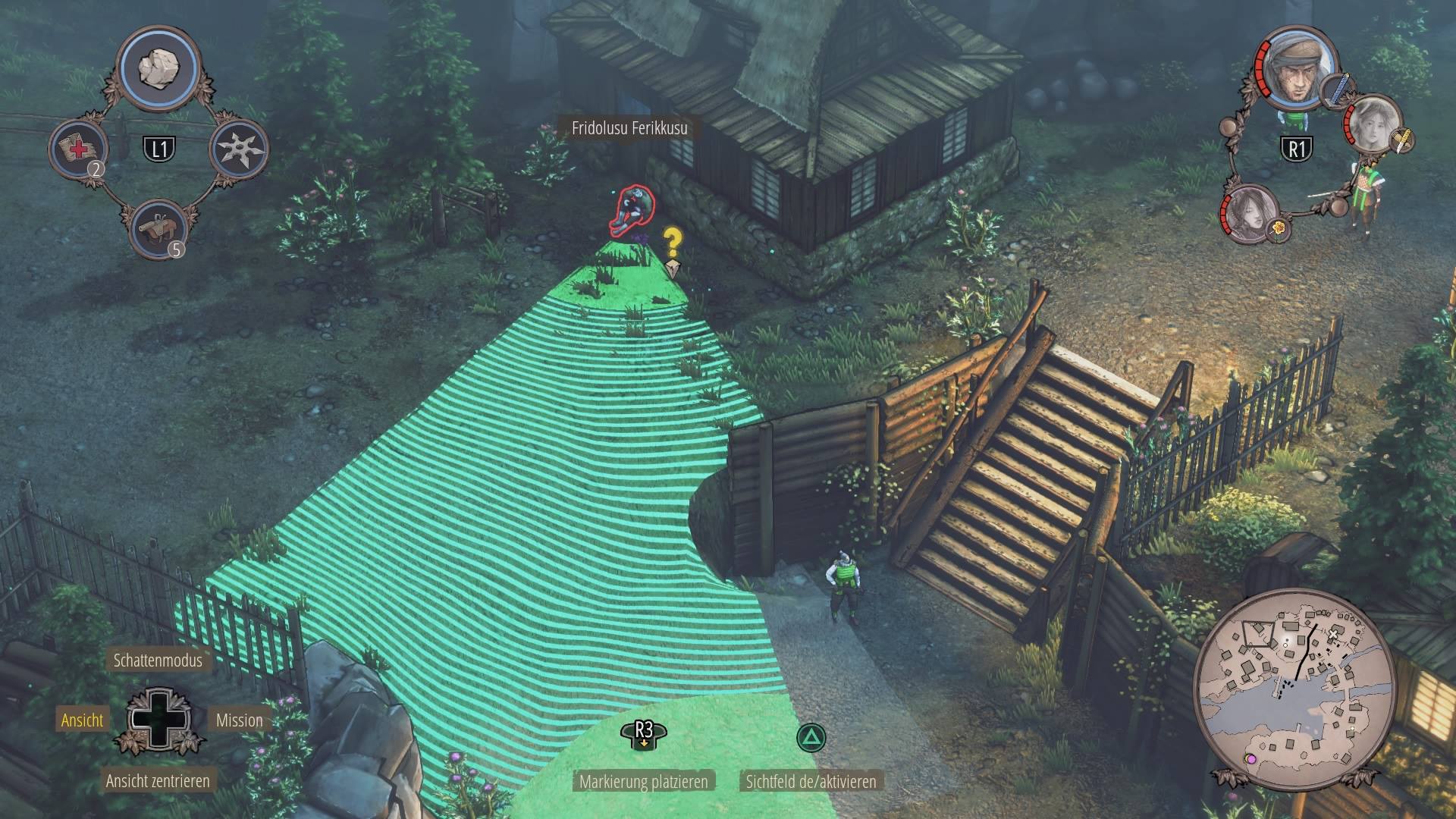The image size is (1456, 819).
Task: Switch to the girl portrait with knife icon
Action: click(1373, 124)
